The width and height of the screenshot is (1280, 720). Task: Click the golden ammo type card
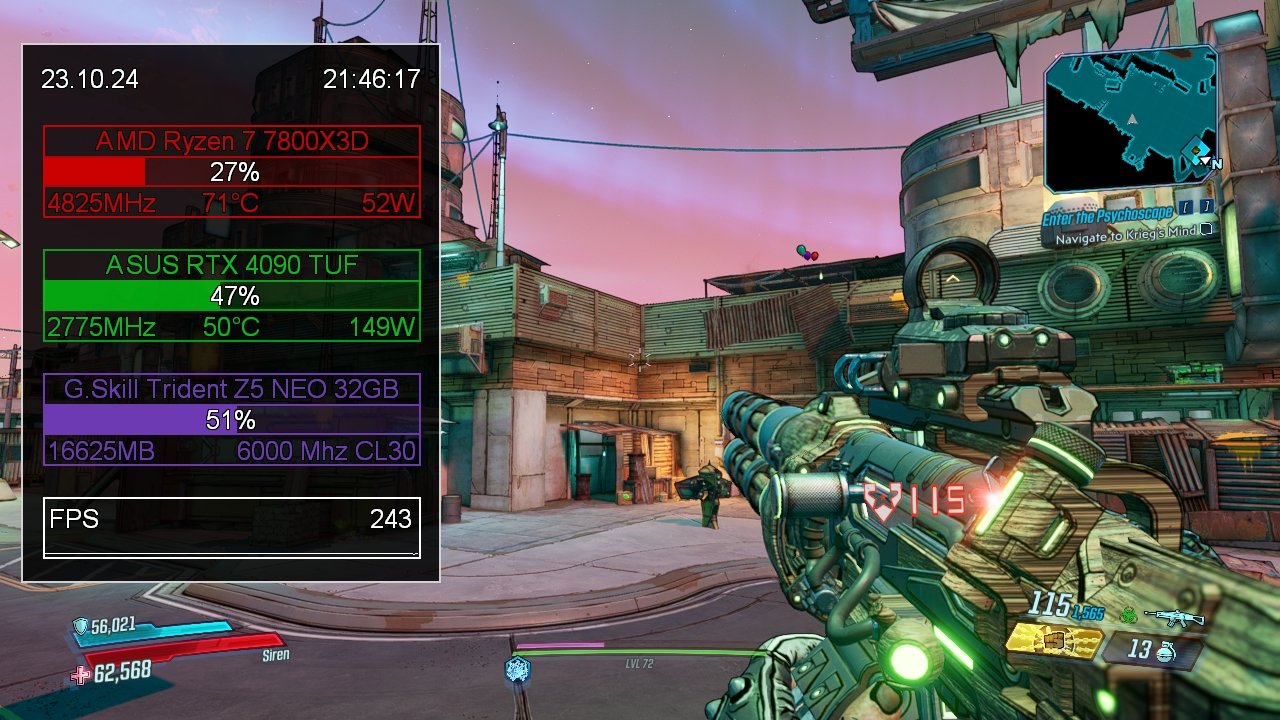click(1053, 642)
